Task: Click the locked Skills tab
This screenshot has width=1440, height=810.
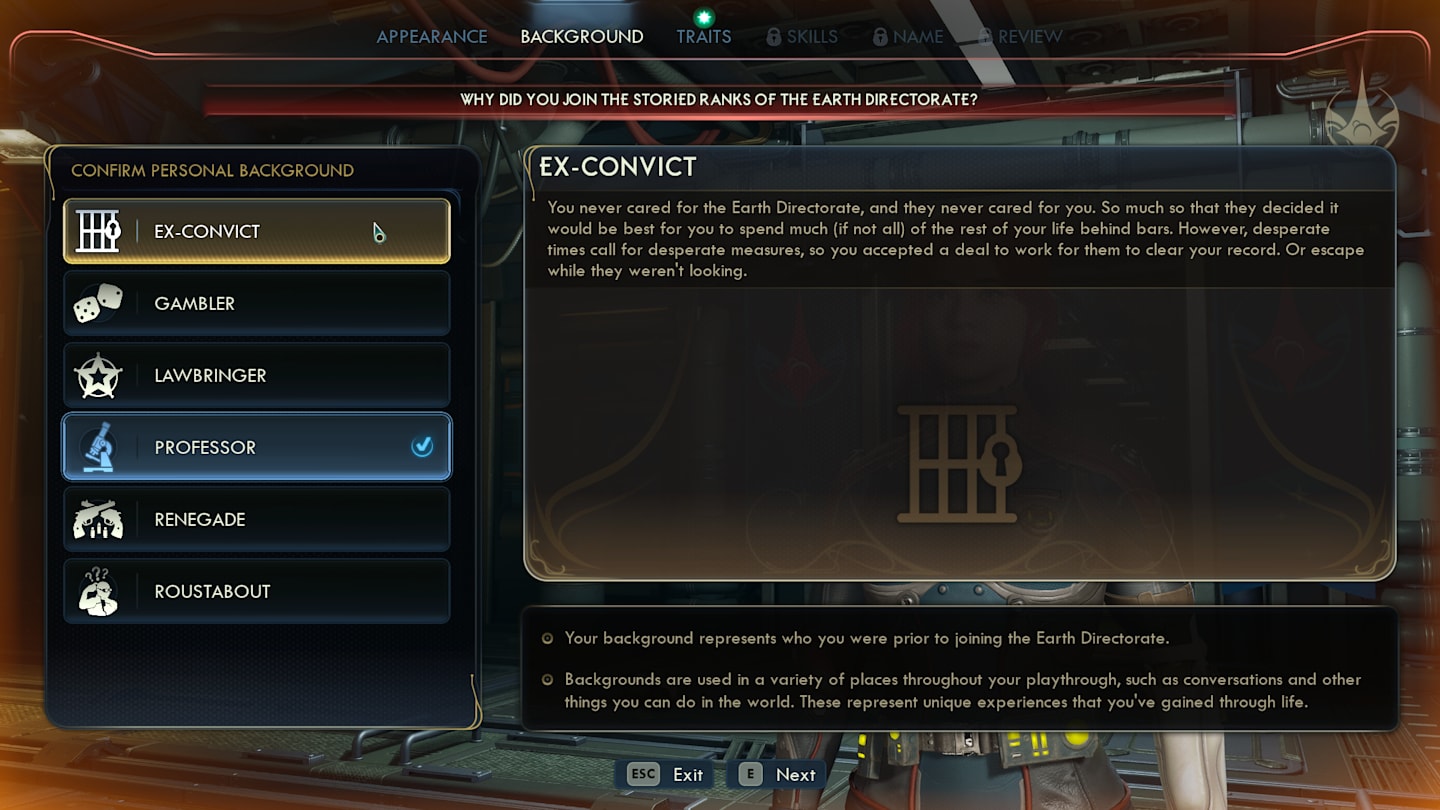Action: pyautogui.click(x=802, y=37)
